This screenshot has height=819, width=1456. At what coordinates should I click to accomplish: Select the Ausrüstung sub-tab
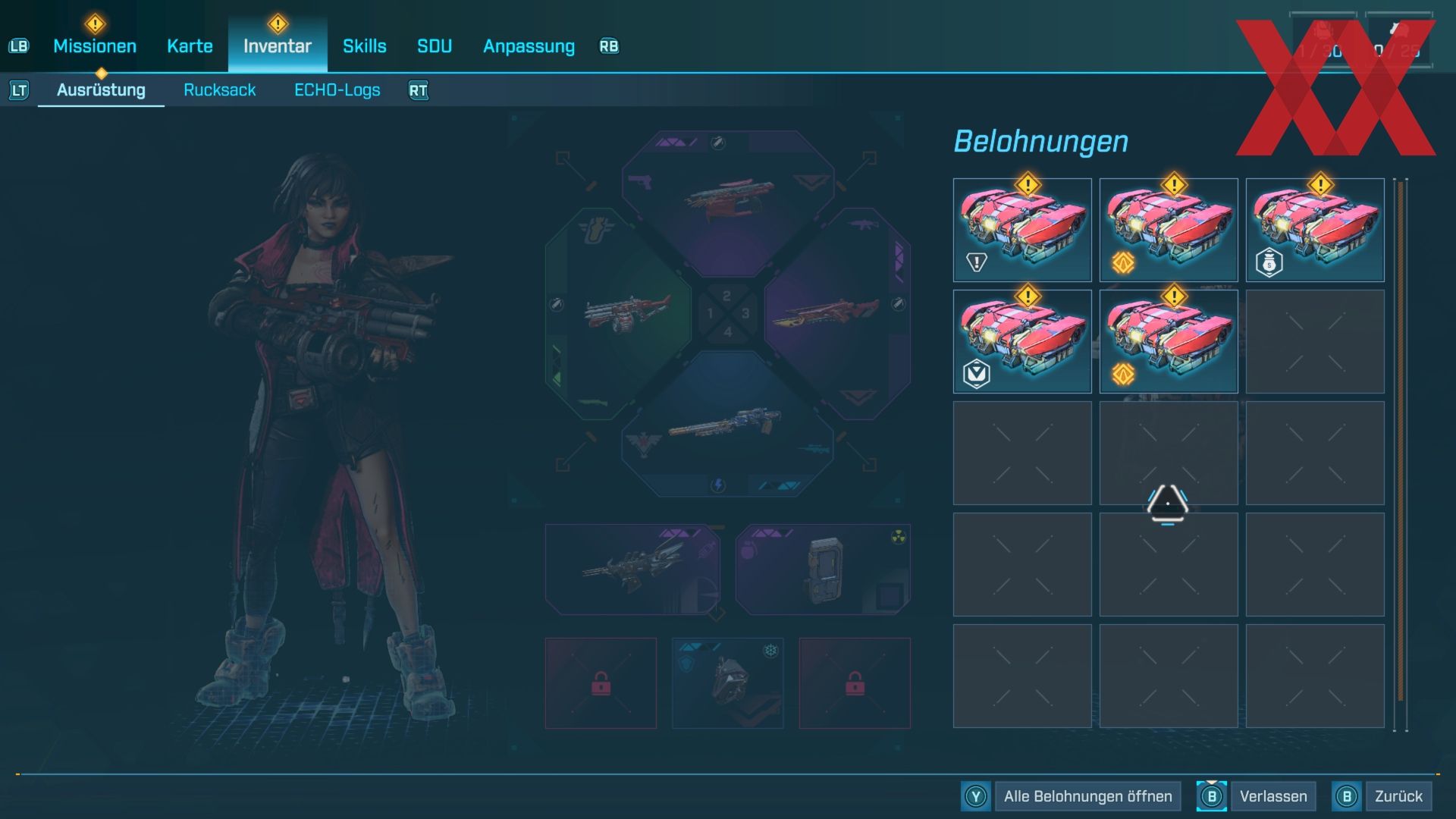pyautogui.click(x=101, y=90)
